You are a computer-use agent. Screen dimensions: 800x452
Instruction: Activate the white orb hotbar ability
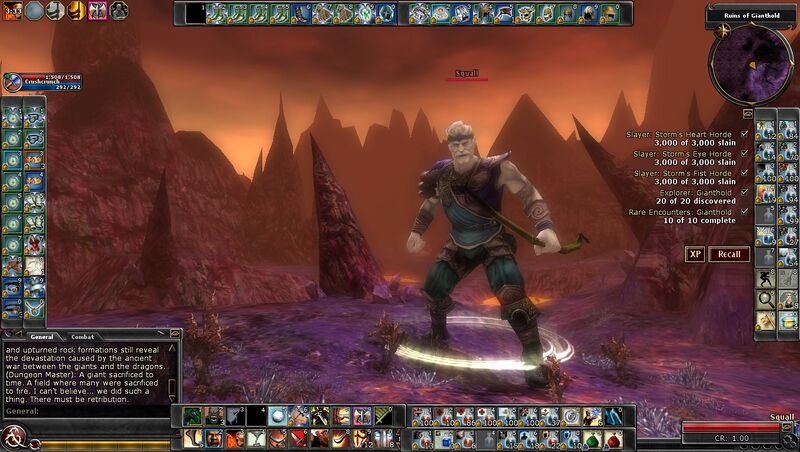coord(277,416)
